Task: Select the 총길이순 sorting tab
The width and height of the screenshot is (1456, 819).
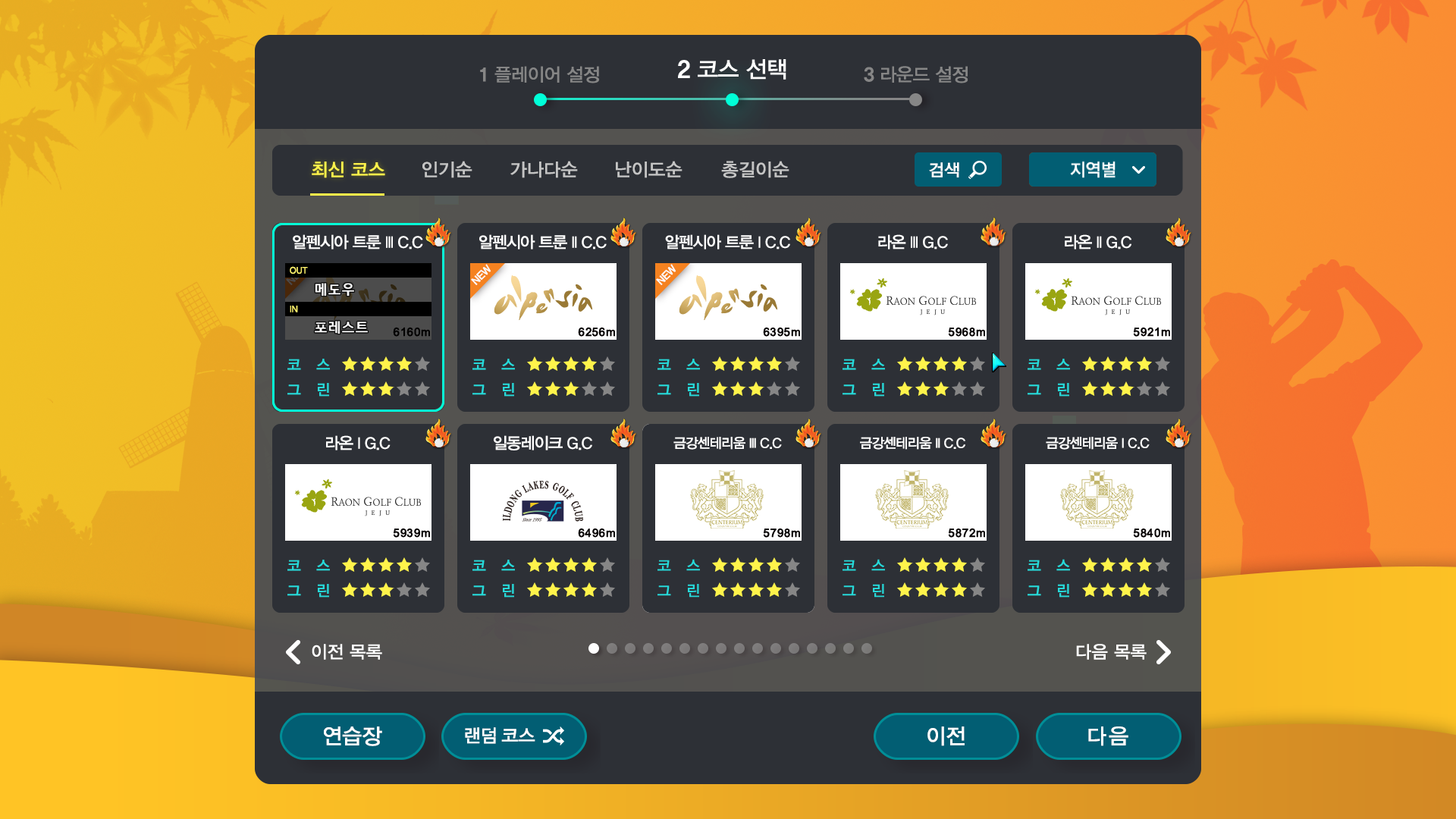Action: pos(755,170)
